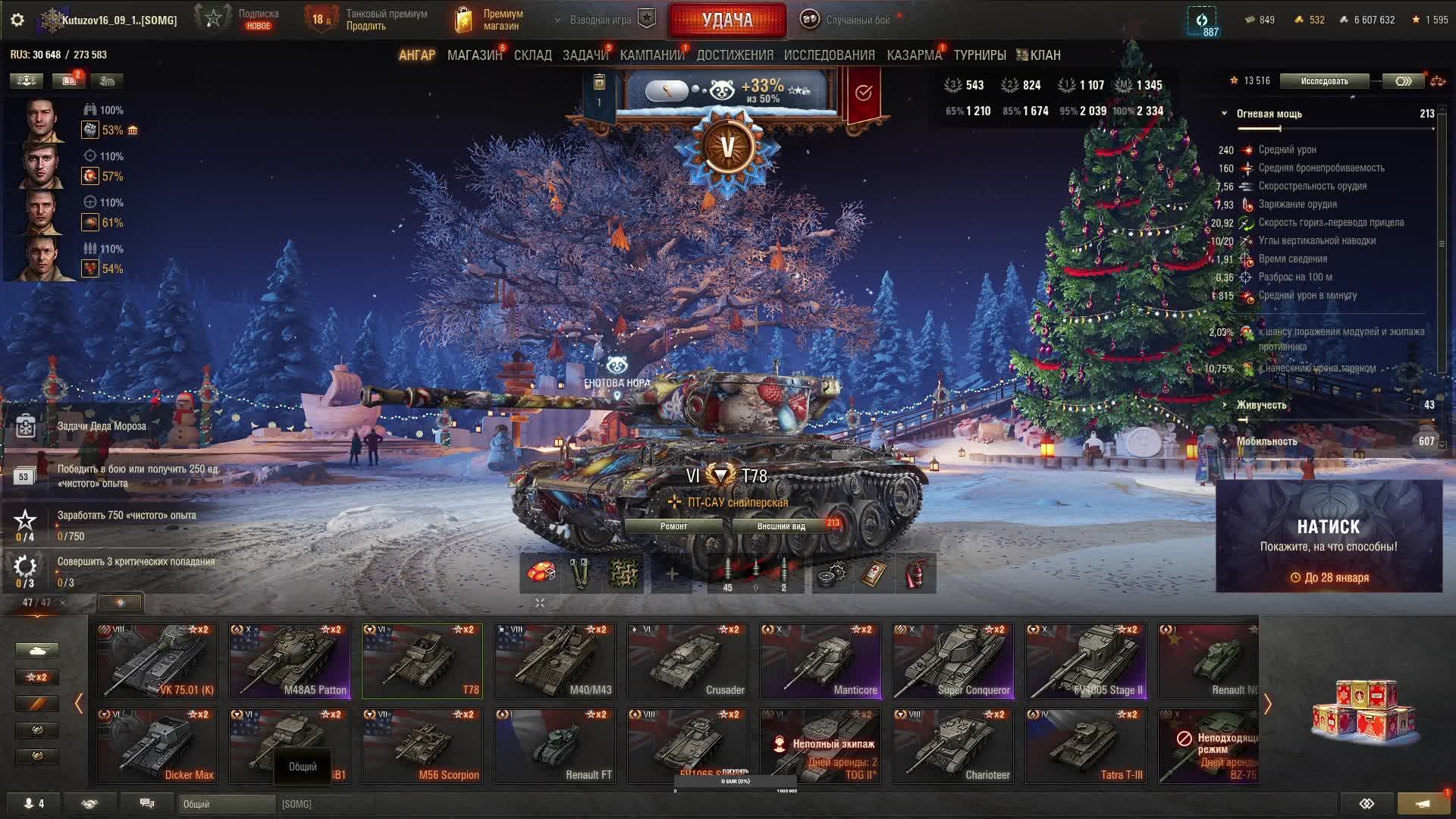Viewport: 1456px width, 819px height.
Task: Show next tanks with carousel right arrow
Action: [x=1267, y=704]
